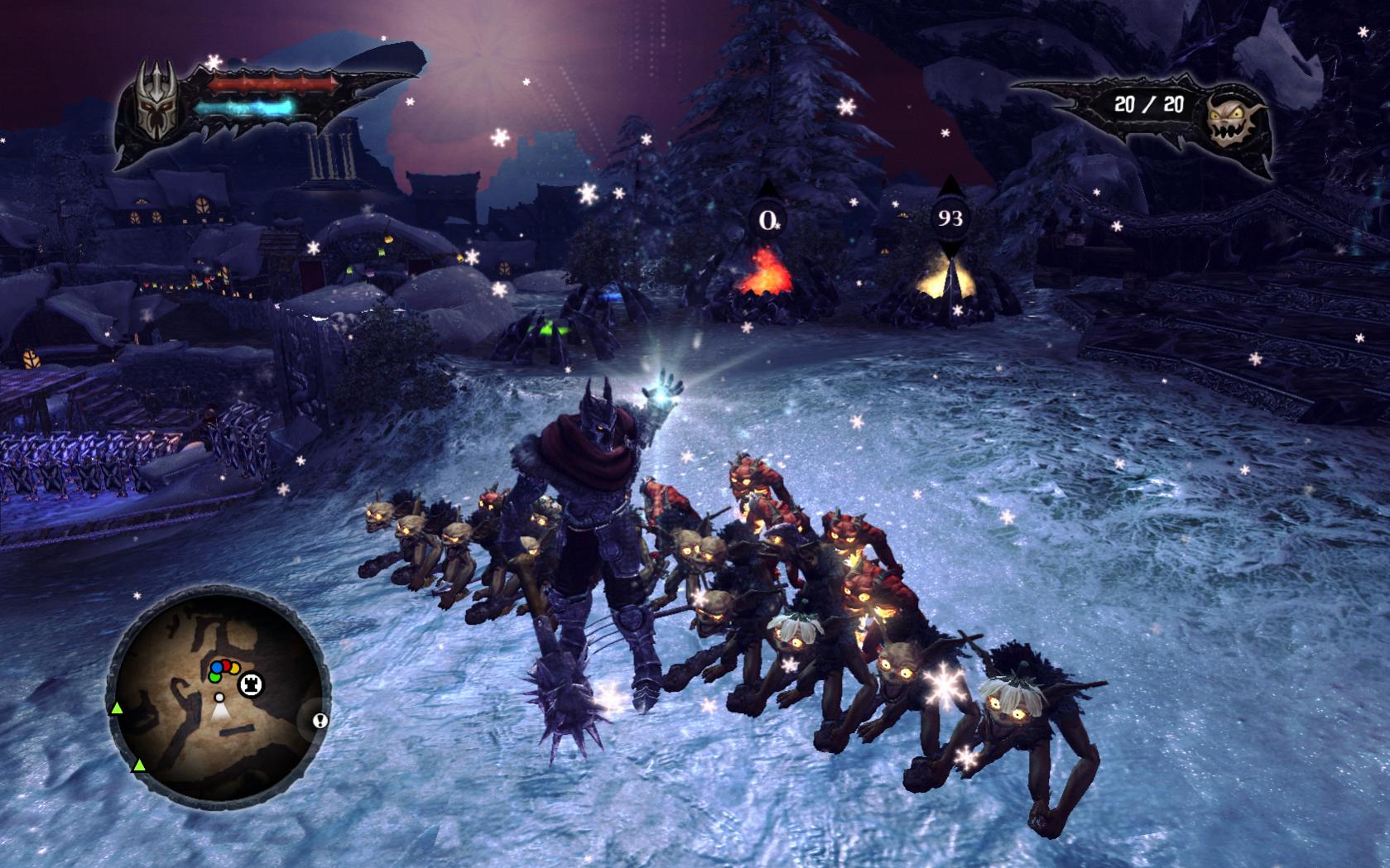Click the yellow minion gate dot on minimap
Viewport: 1390px width, 868px height.
pos(234,669)
